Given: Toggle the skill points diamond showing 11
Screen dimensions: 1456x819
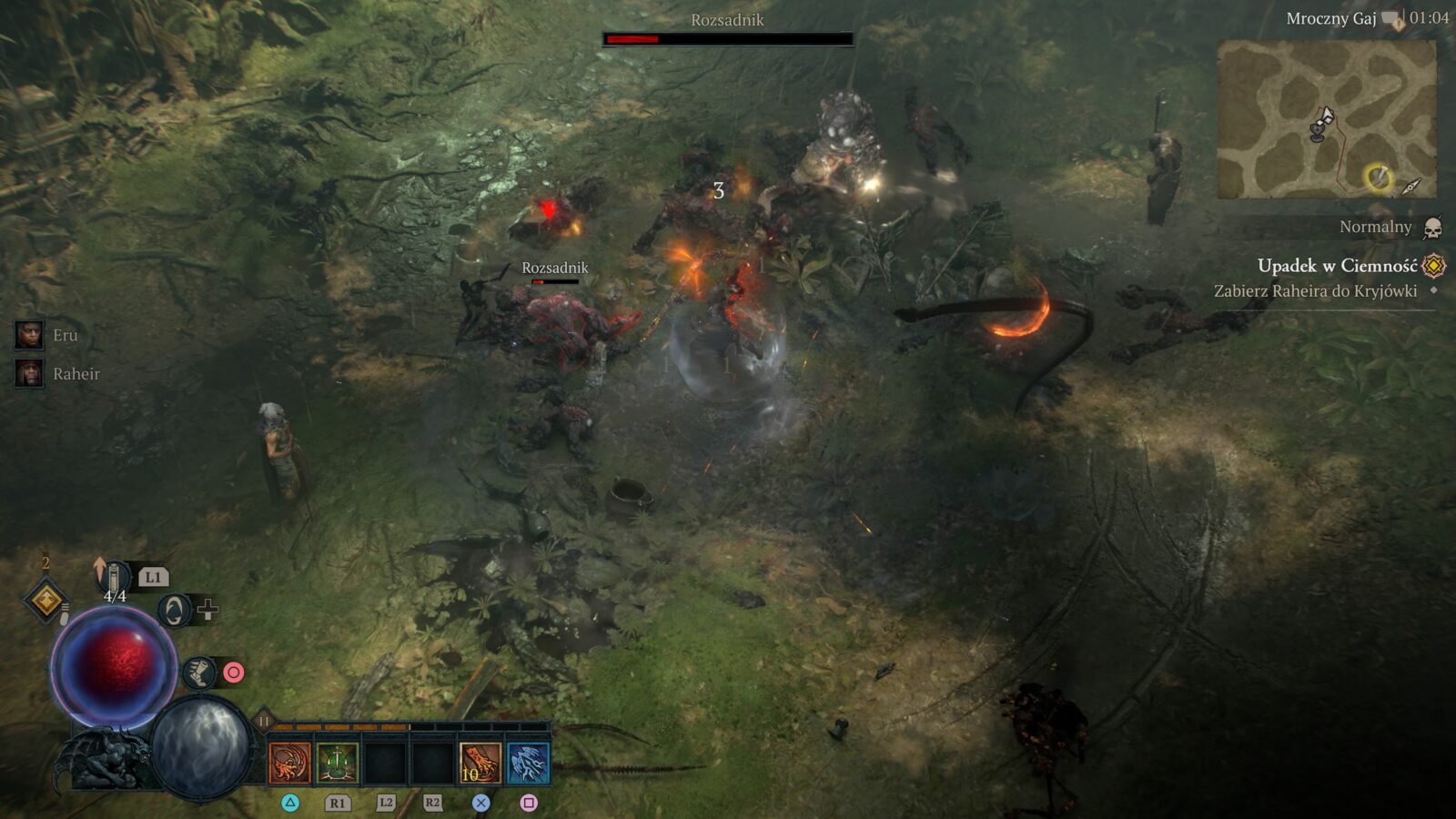Looking at the screenshot, I should pos(263,718).
